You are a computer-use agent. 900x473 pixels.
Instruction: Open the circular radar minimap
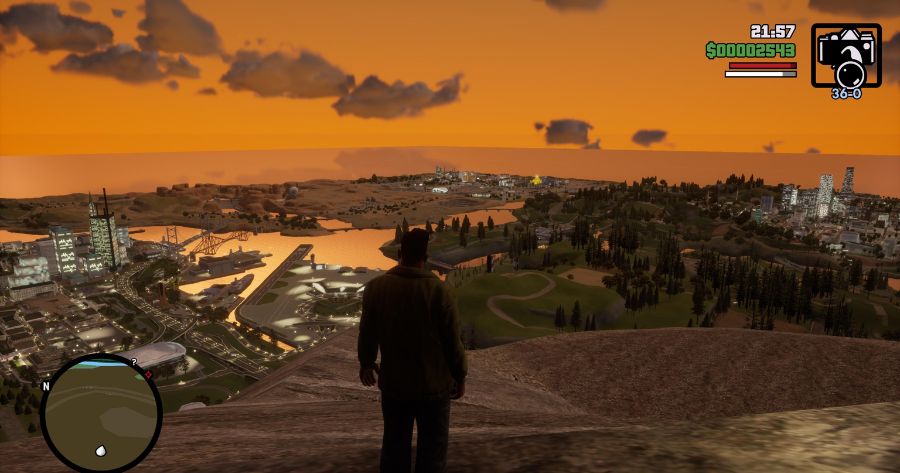tap(101, 413)
